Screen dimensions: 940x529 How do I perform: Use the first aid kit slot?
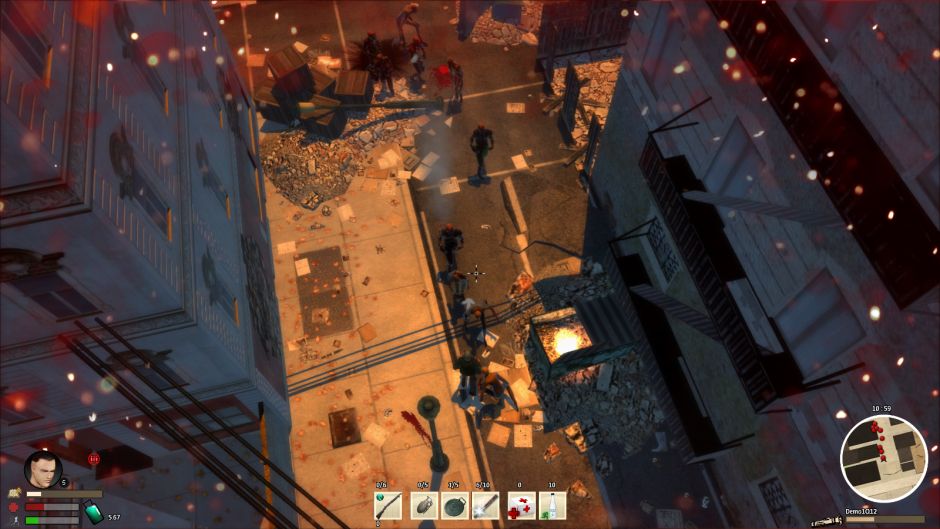pyautogui.click(x=519, y=506)
